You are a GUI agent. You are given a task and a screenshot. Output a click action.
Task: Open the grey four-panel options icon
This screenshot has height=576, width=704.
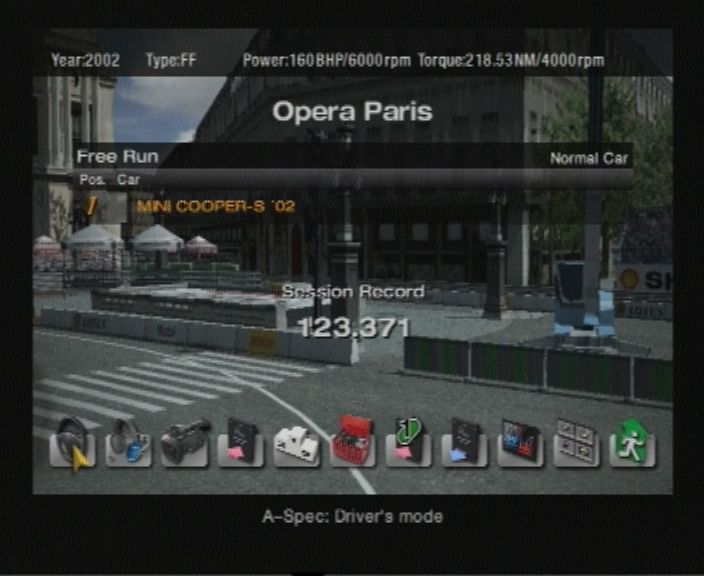pos(576,442)
